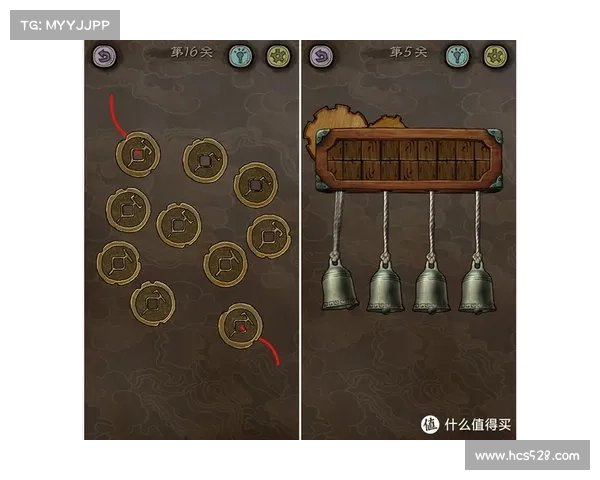Image resolution: width=600 pixels, height=480 pixels.
Task: Show the lightbulb hint for level 5
Action: click(457, 56)
